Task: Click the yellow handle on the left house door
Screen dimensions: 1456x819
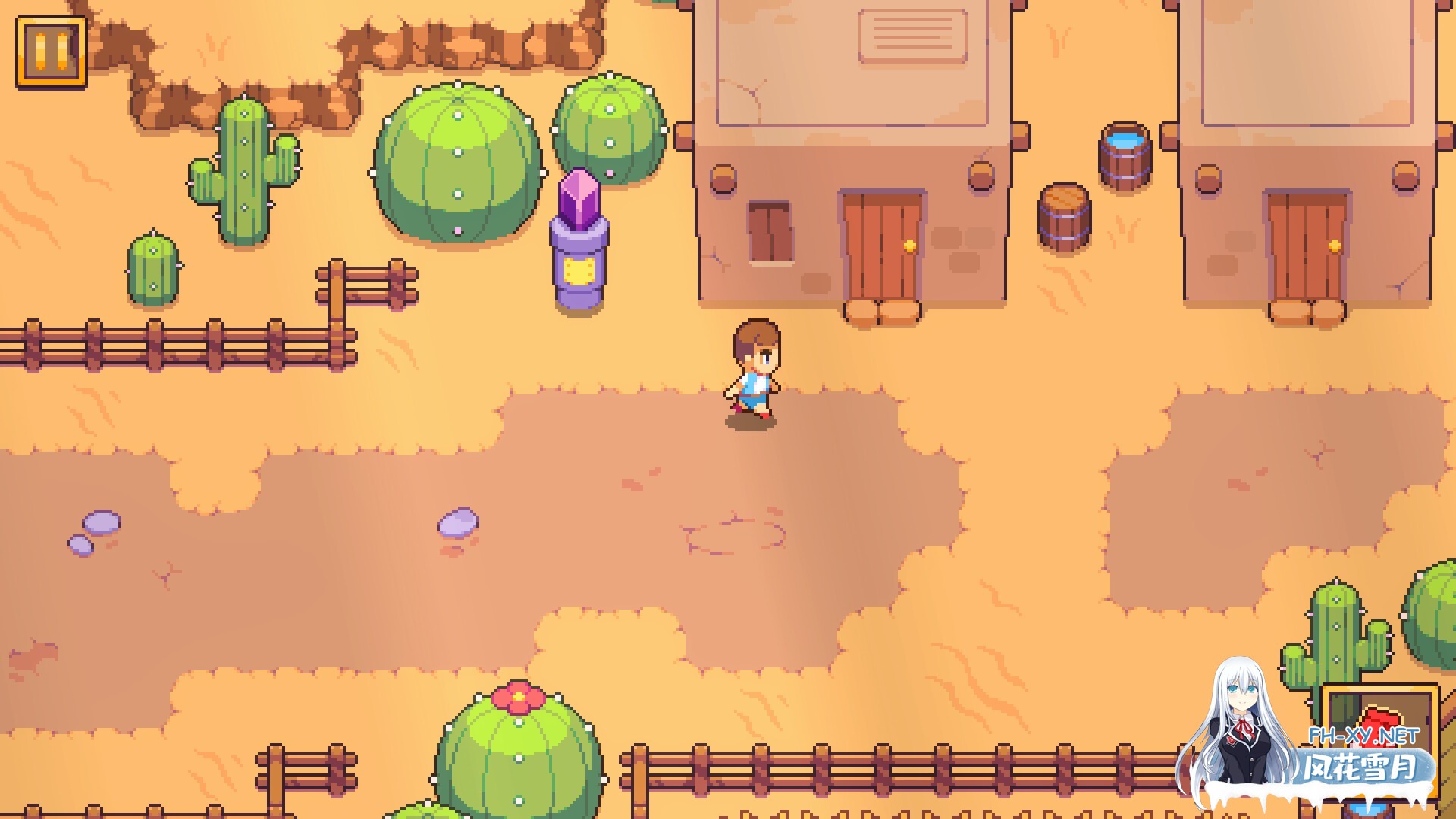Action: pos(908,244)
